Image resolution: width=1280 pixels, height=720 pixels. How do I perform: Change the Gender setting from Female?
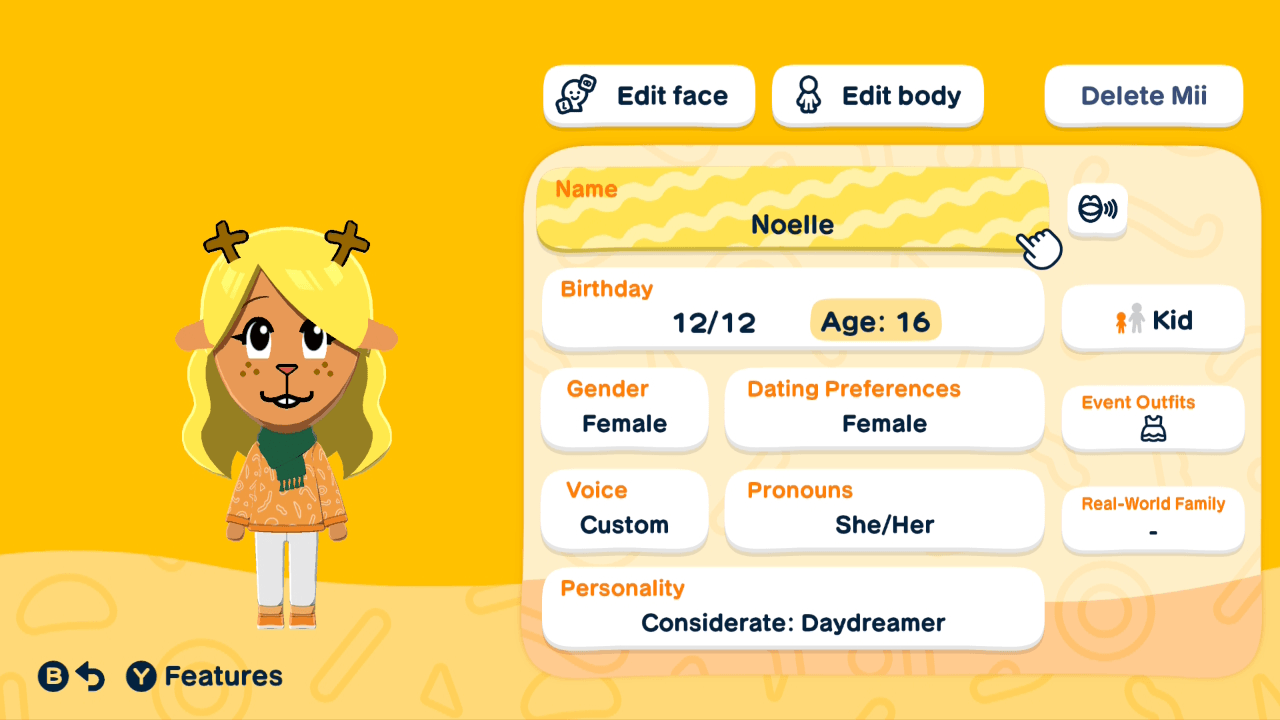[x=624, y=409]
